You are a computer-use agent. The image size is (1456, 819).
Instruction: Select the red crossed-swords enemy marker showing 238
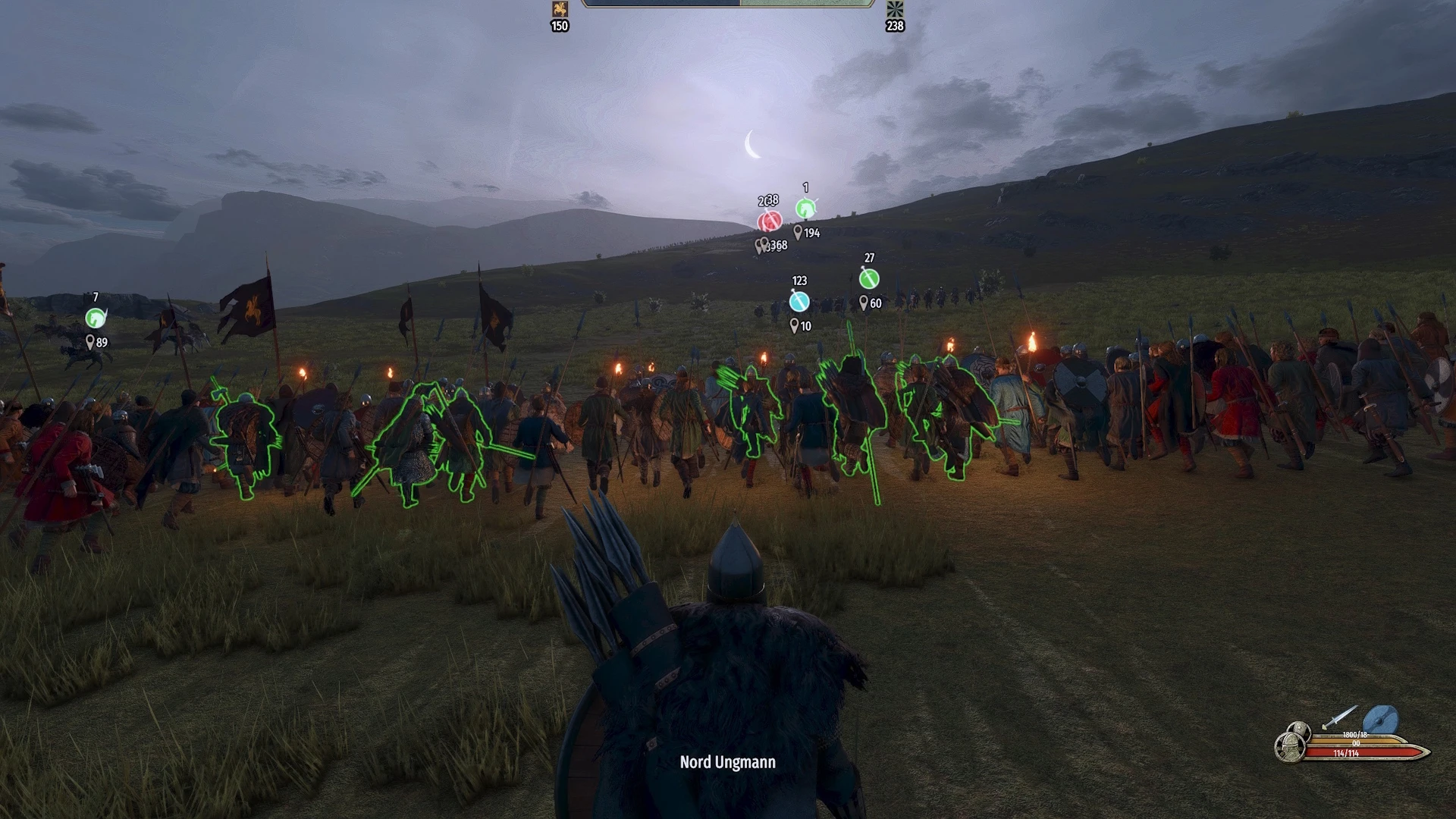click(770, 221)
